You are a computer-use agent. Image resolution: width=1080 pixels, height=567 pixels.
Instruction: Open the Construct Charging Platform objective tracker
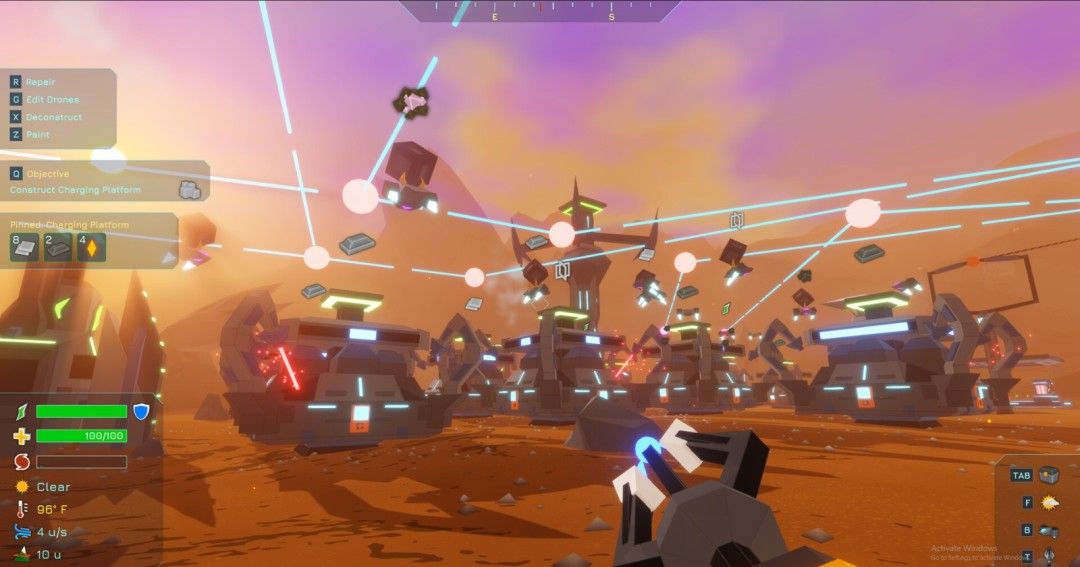click(x=75, y=190)
